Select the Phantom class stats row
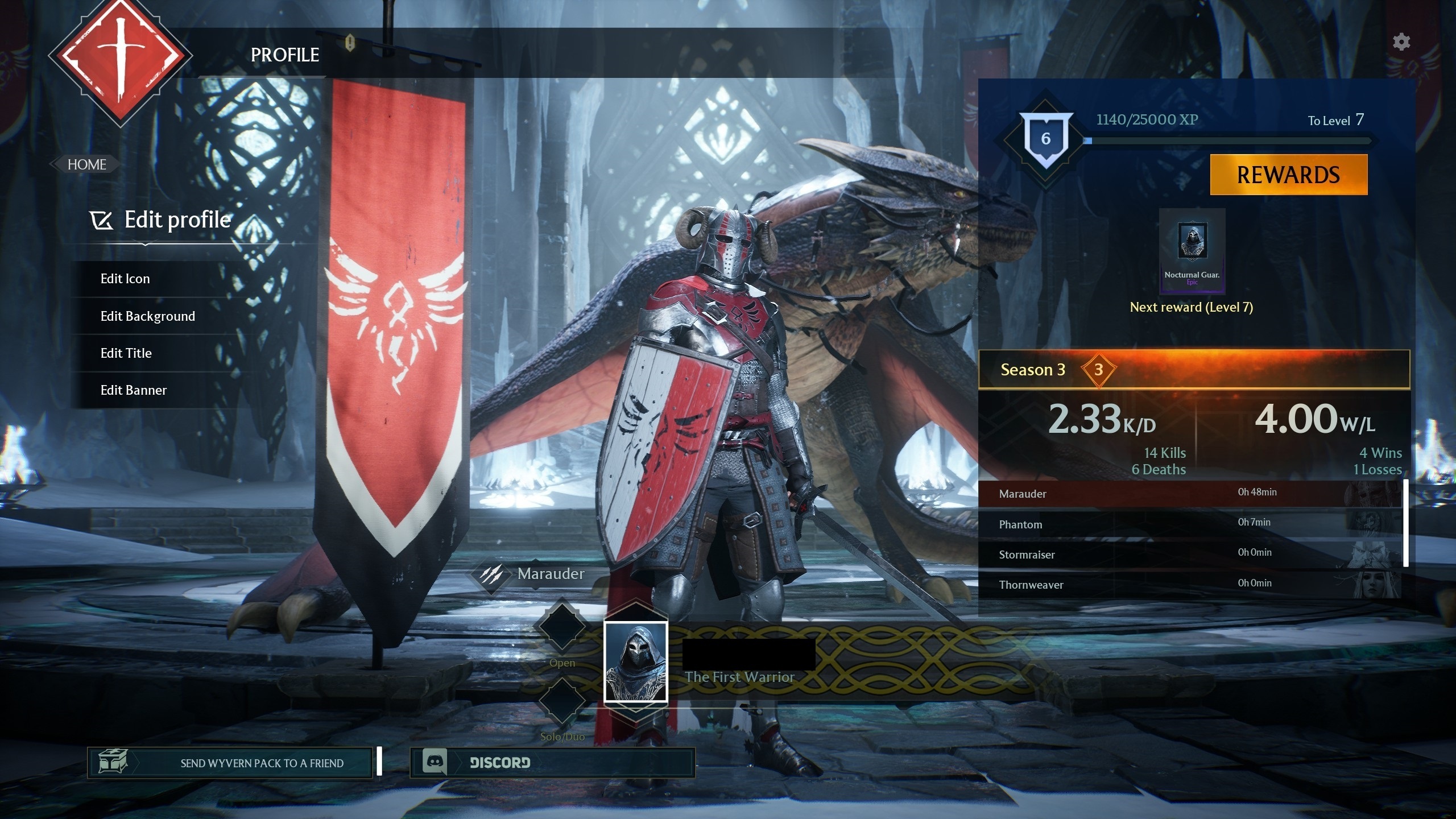This screenshot has height=819, width=1456. point(1189,524)
